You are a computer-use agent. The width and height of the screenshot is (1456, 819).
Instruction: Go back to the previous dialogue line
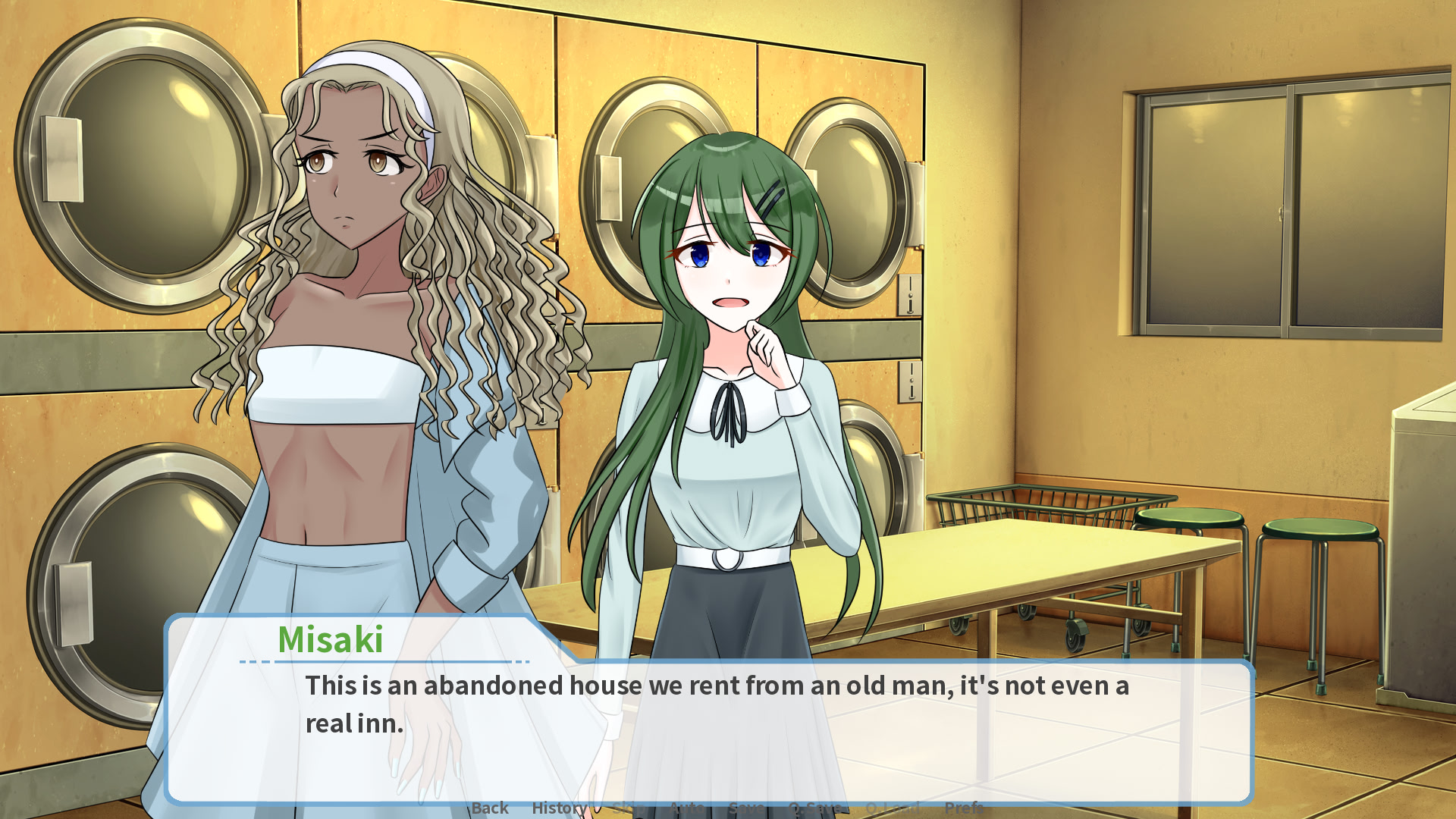[x=490, y=808]
